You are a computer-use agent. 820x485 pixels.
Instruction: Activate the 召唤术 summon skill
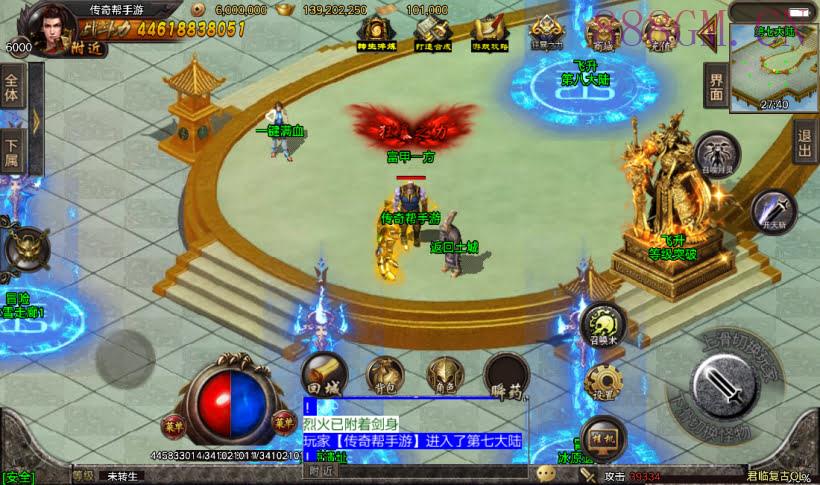click(604, 324)
